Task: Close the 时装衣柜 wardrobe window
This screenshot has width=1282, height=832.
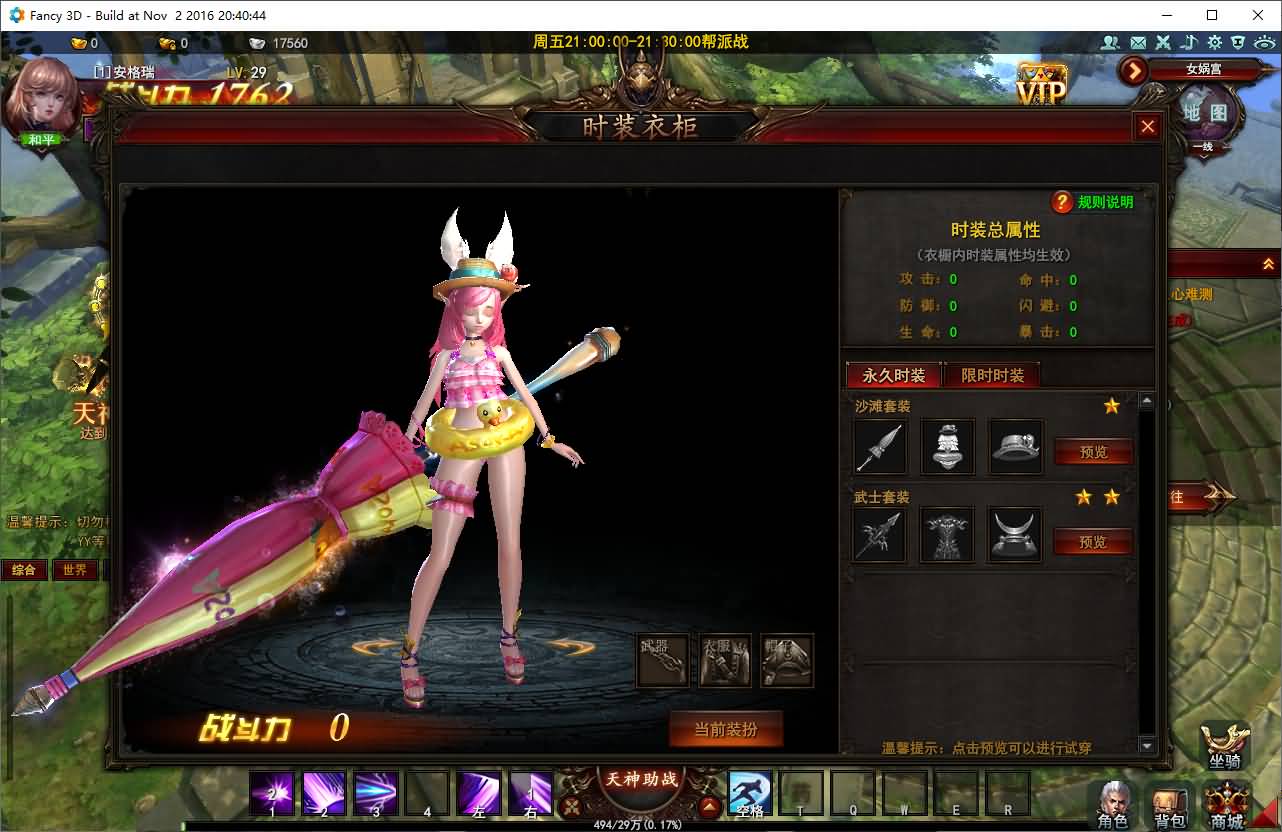Action: coord(1147,126)
